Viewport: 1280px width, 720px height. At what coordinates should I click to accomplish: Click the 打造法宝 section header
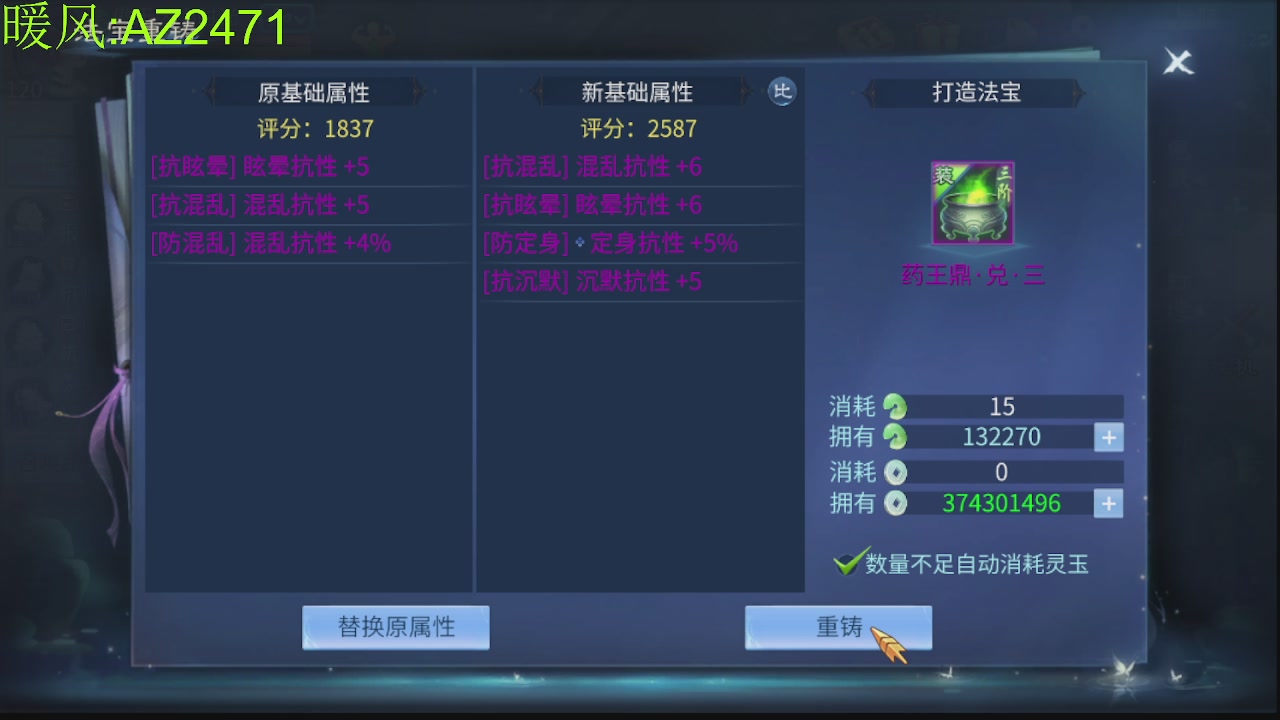(x=972, y=92)
